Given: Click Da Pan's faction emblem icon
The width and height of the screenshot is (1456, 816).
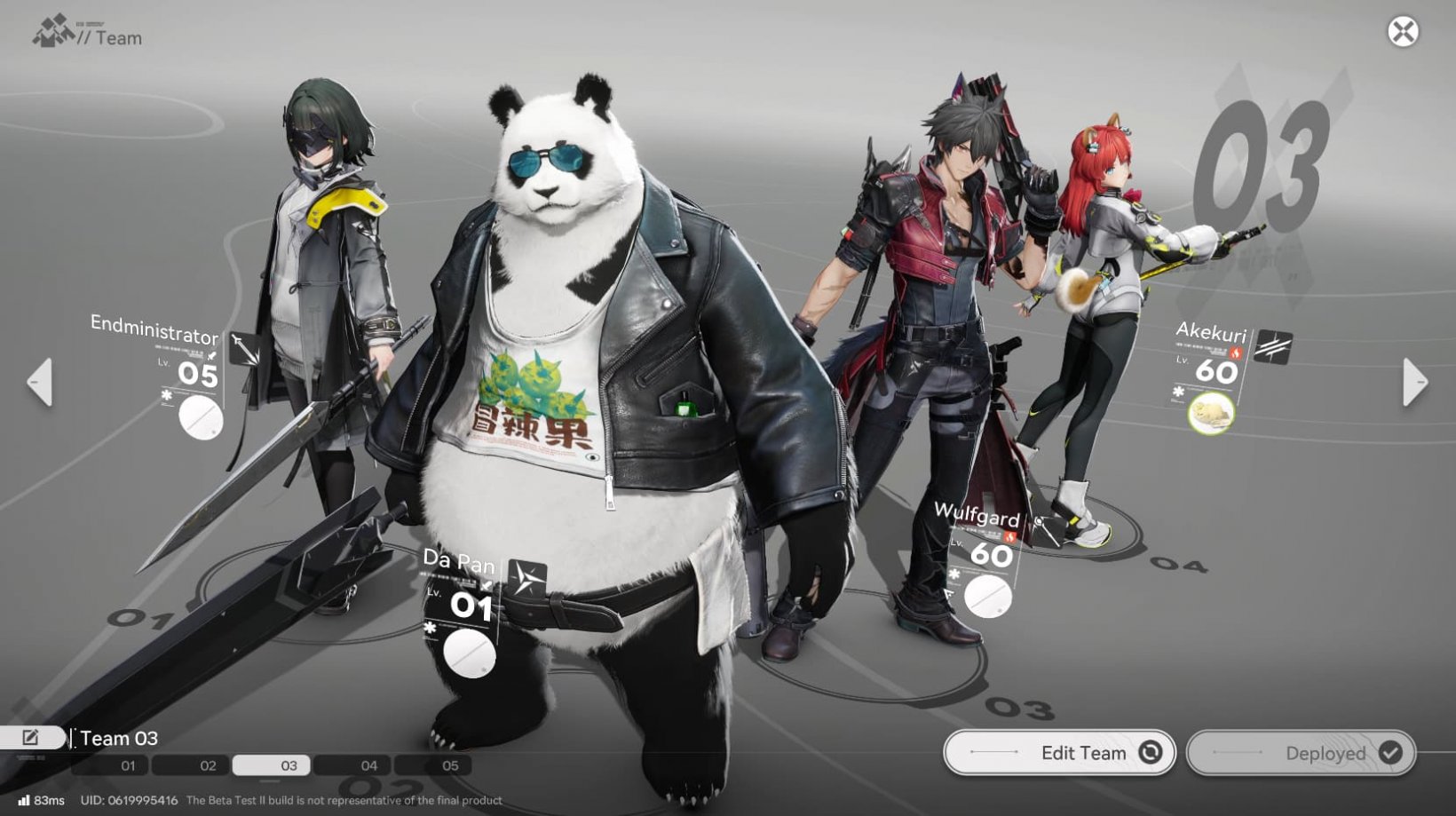Looking at the screenshot, I should coord(526,575).
